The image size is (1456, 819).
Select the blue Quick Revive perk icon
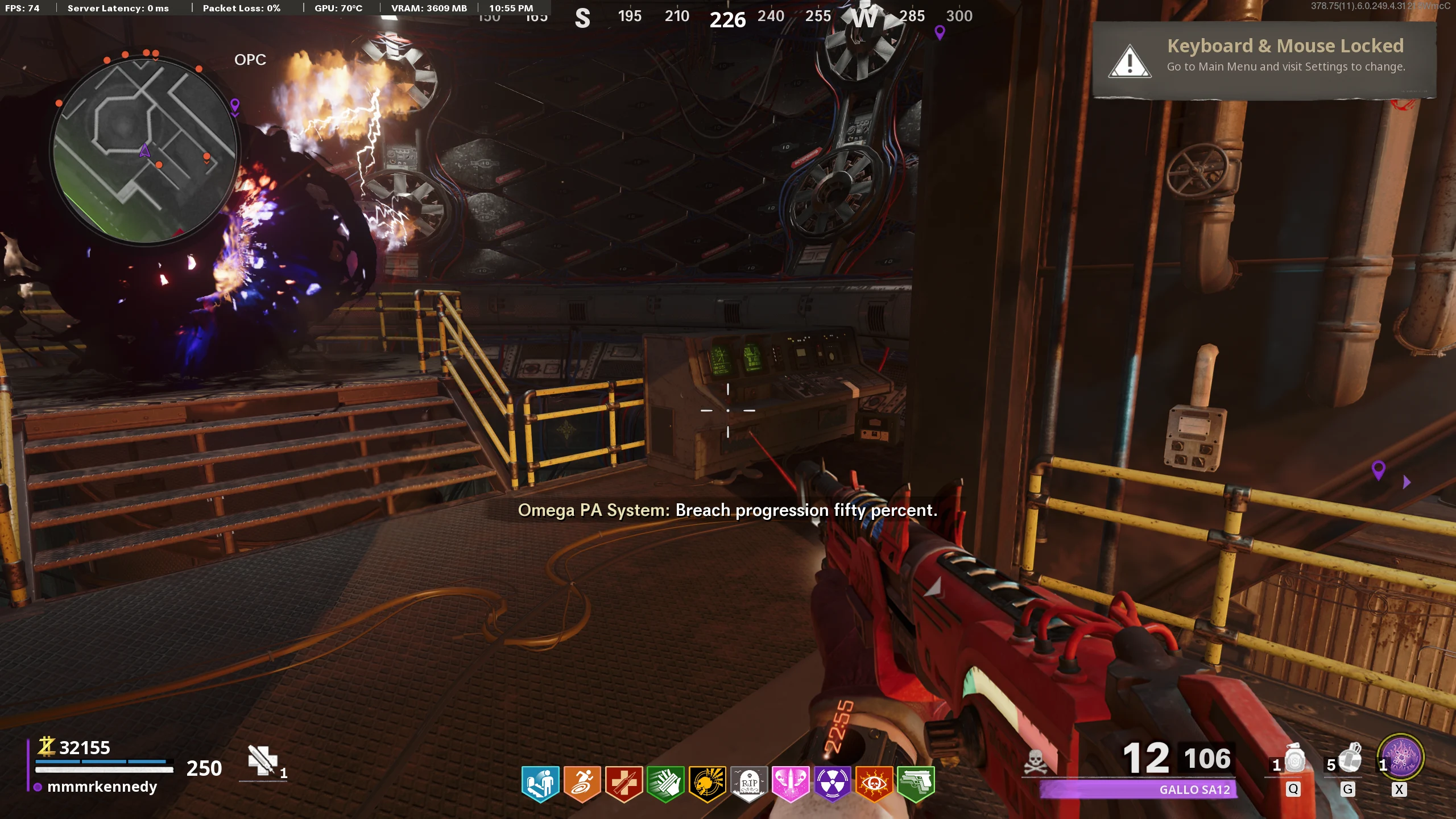[540, 784]
